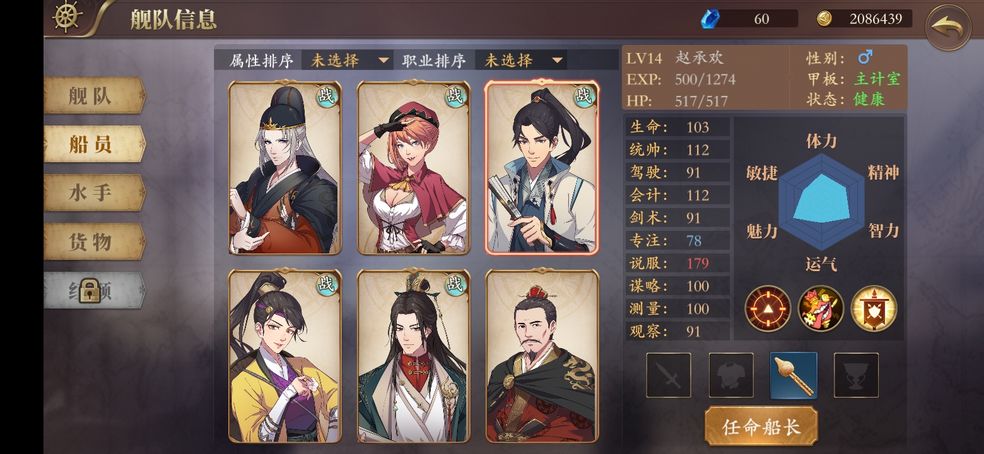View the red compass triangle skill icon
The width and height of the screenshot is (984, 454).
click(768, 309)
